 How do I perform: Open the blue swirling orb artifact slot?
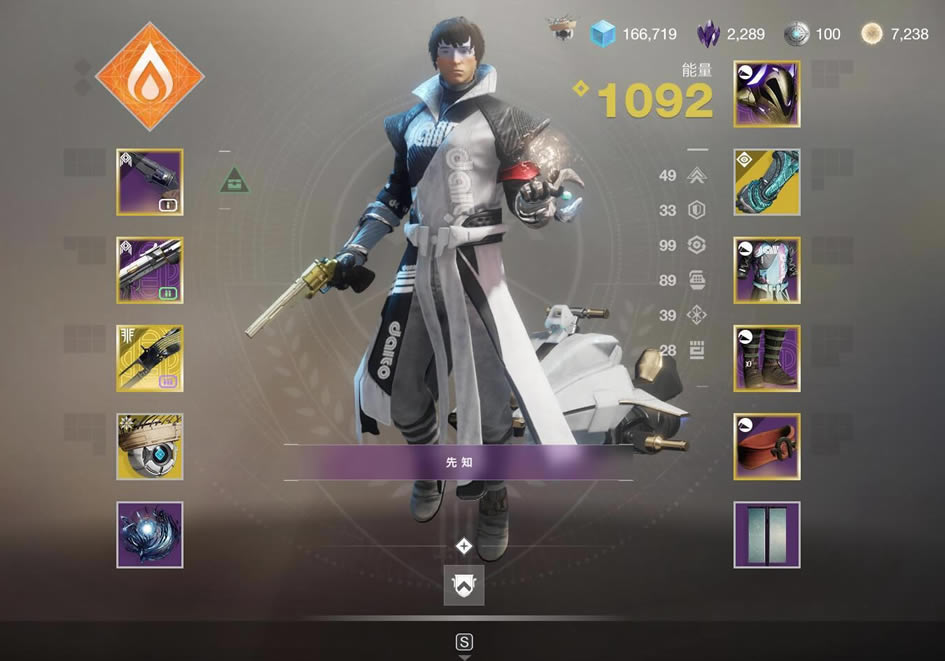pos(150,534)
